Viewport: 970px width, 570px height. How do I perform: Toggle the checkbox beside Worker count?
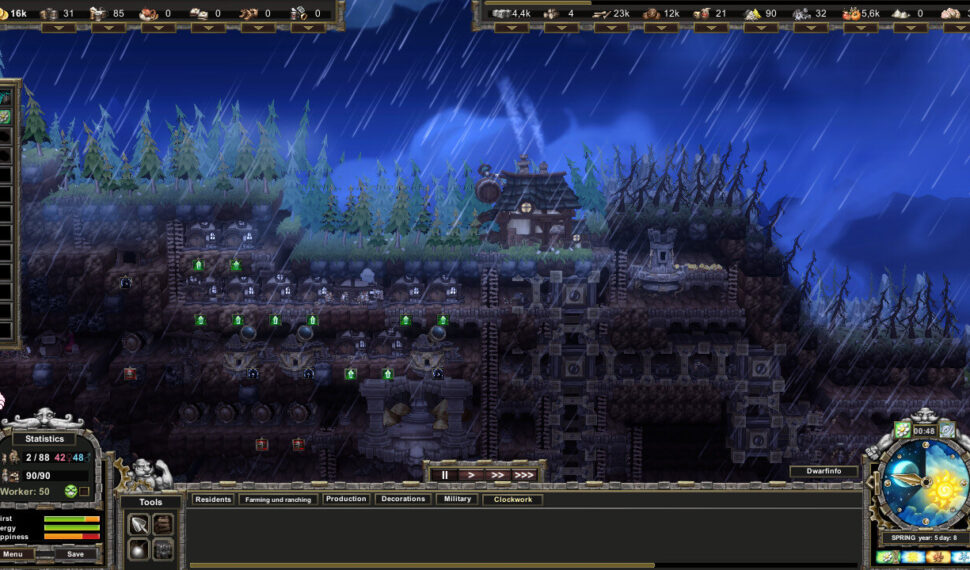pyautogui.click(x=85, y=491)
